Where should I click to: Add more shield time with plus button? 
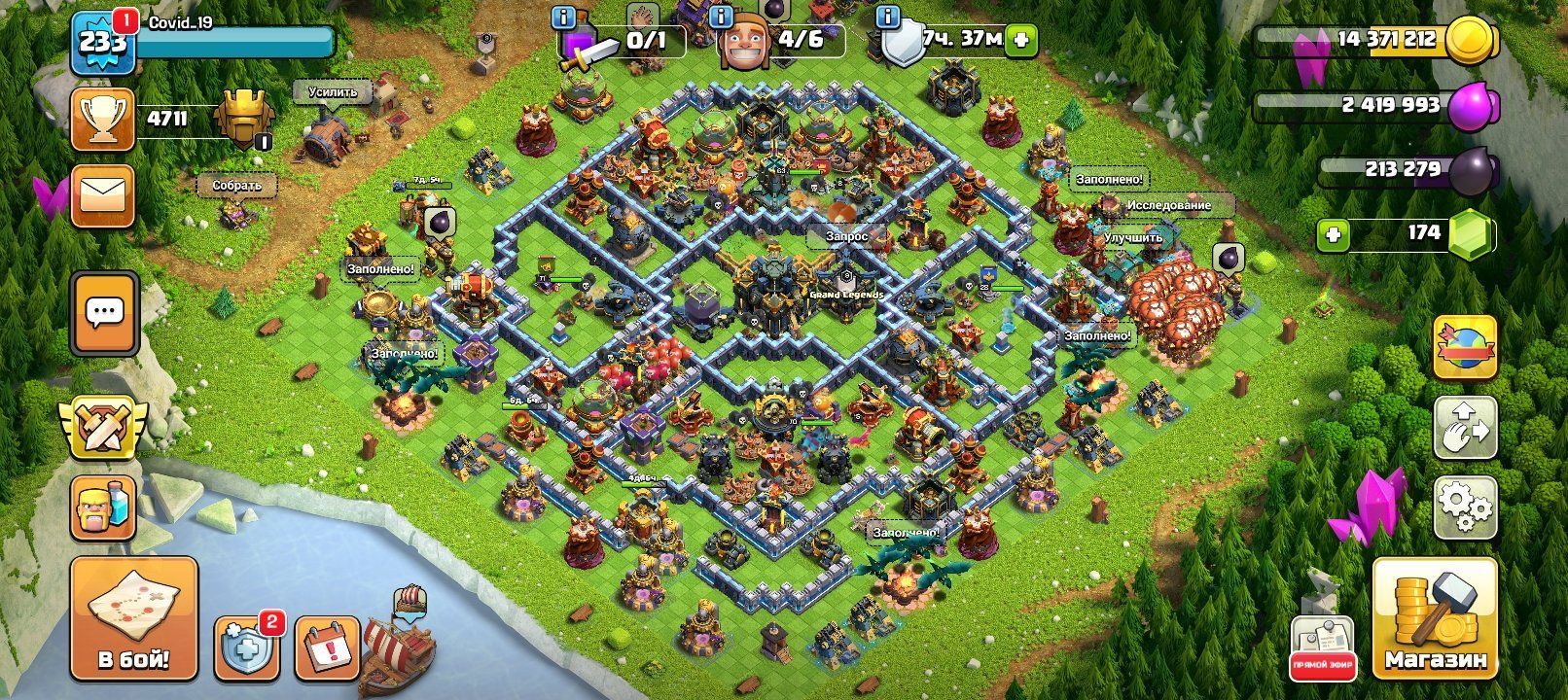coord(1021,40)
